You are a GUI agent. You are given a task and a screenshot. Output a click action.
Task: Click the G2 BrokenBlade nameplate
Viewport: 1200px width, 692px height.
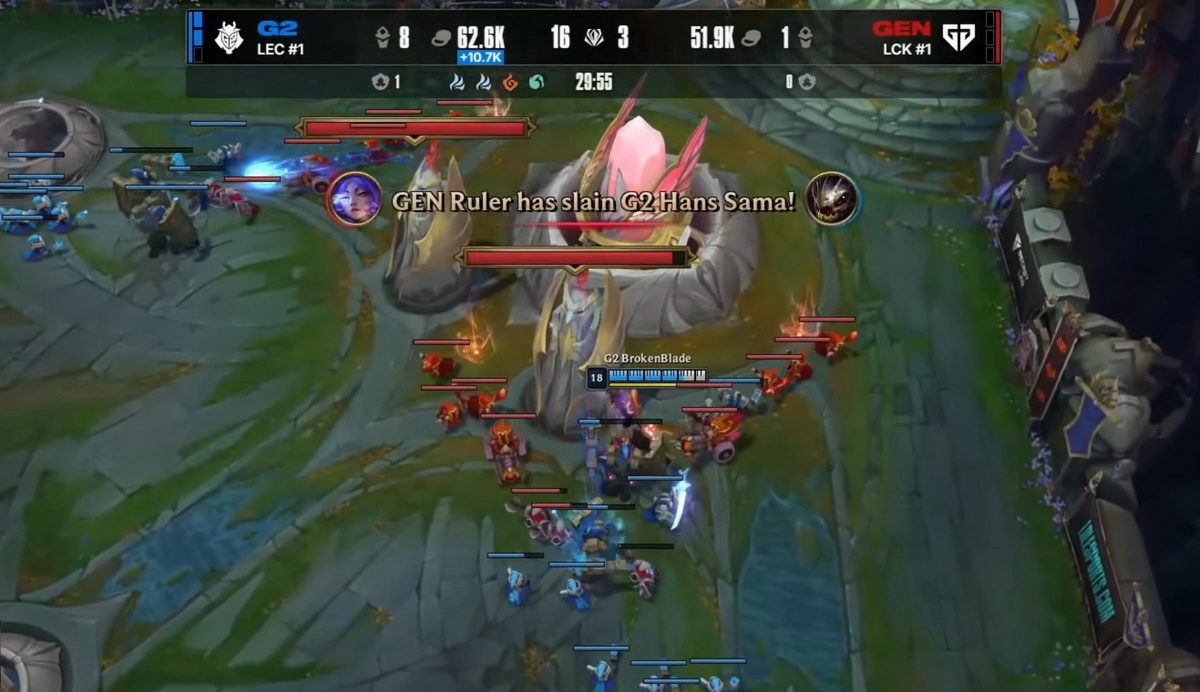point(647,359)
